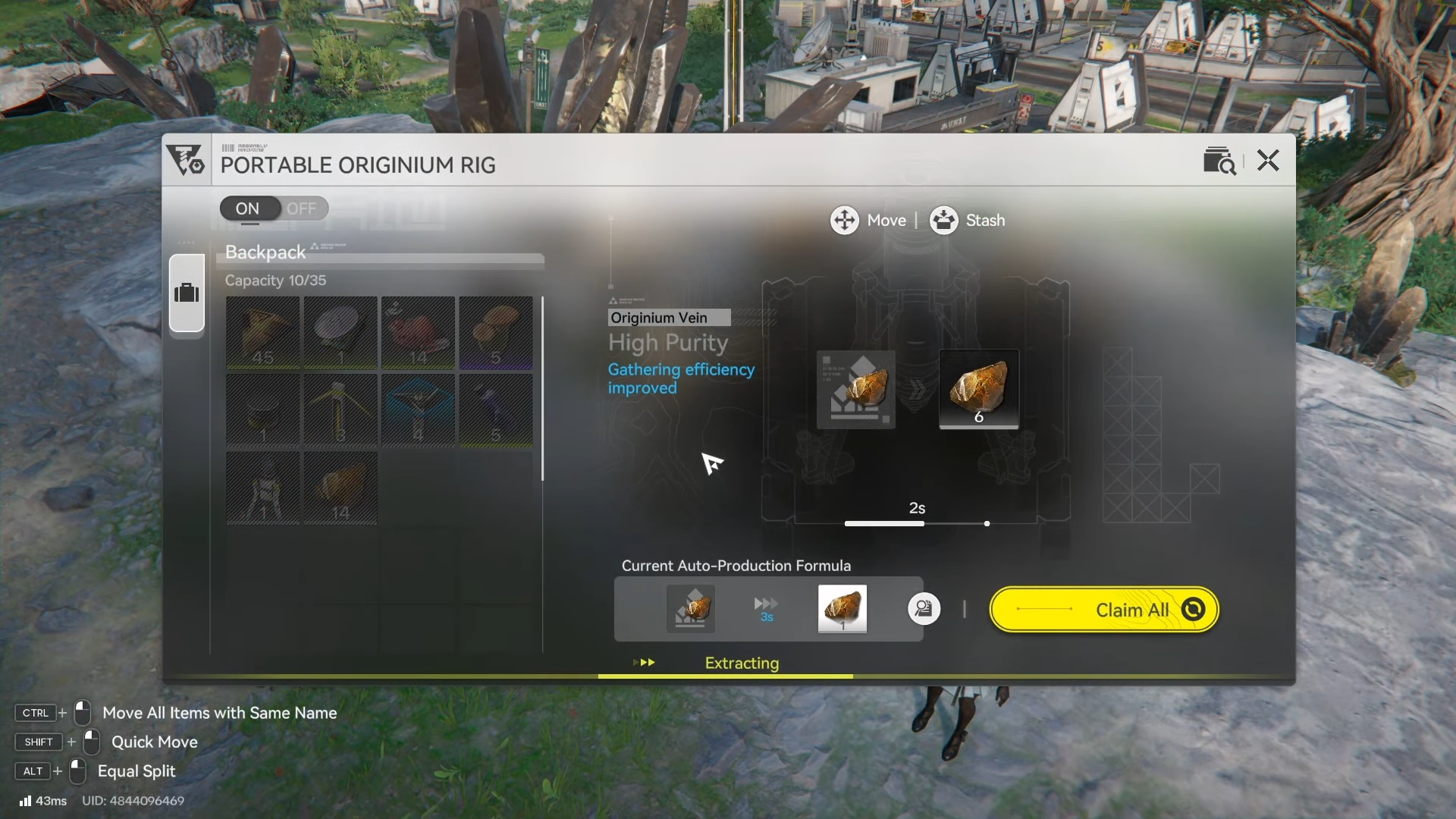Click the Move rig button

[x=868, y=221]
